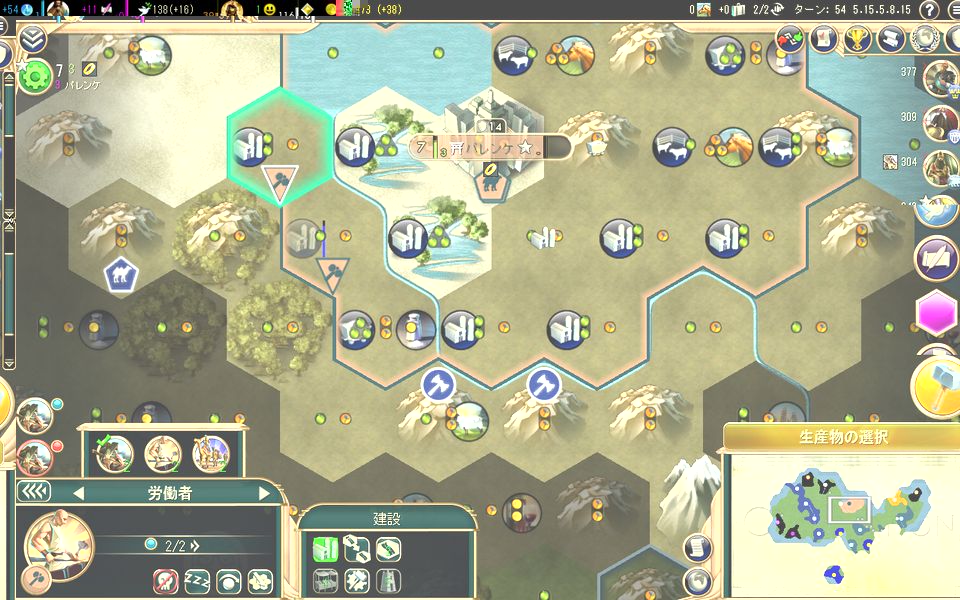Collapse the 労働者 unit panel
This screenshot has height=600, width=960.
coord(34,492)
